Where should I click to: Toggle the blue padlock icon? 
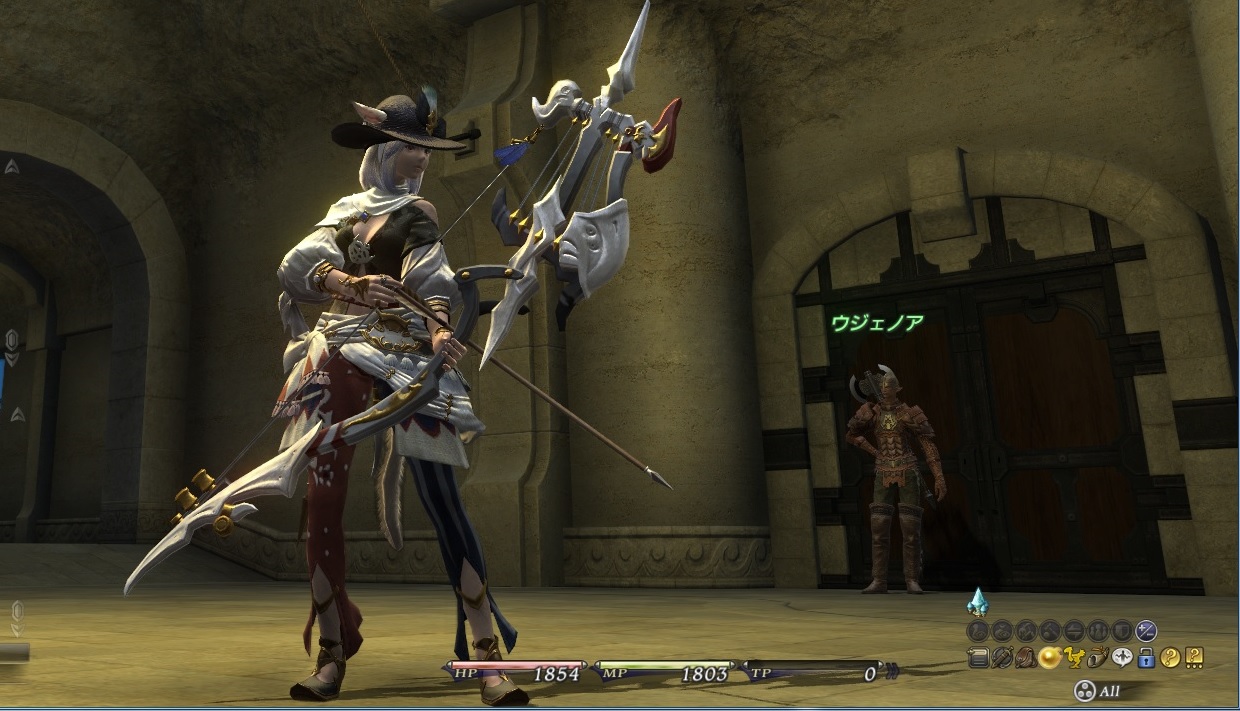pyautogui.click(x=1146, y=657)
